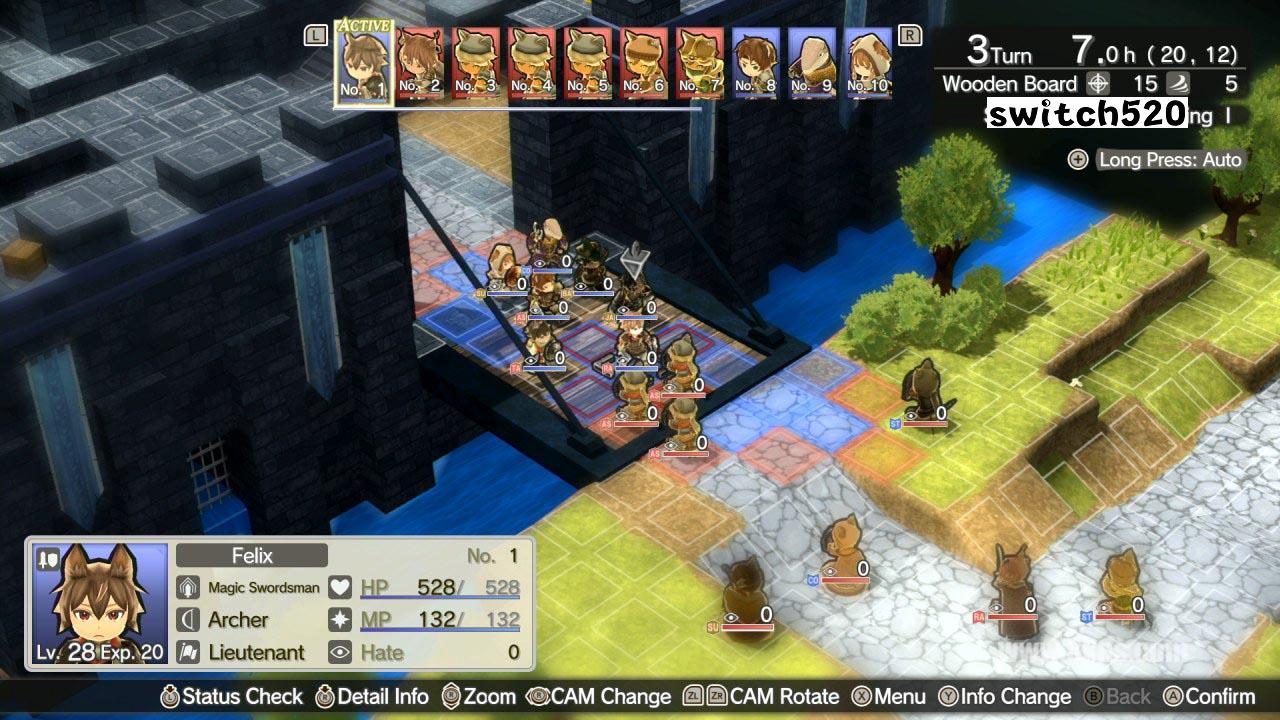The image size is (1280, 720).
Task: Use the CAM Rotate command
Action: click(760, 697)
